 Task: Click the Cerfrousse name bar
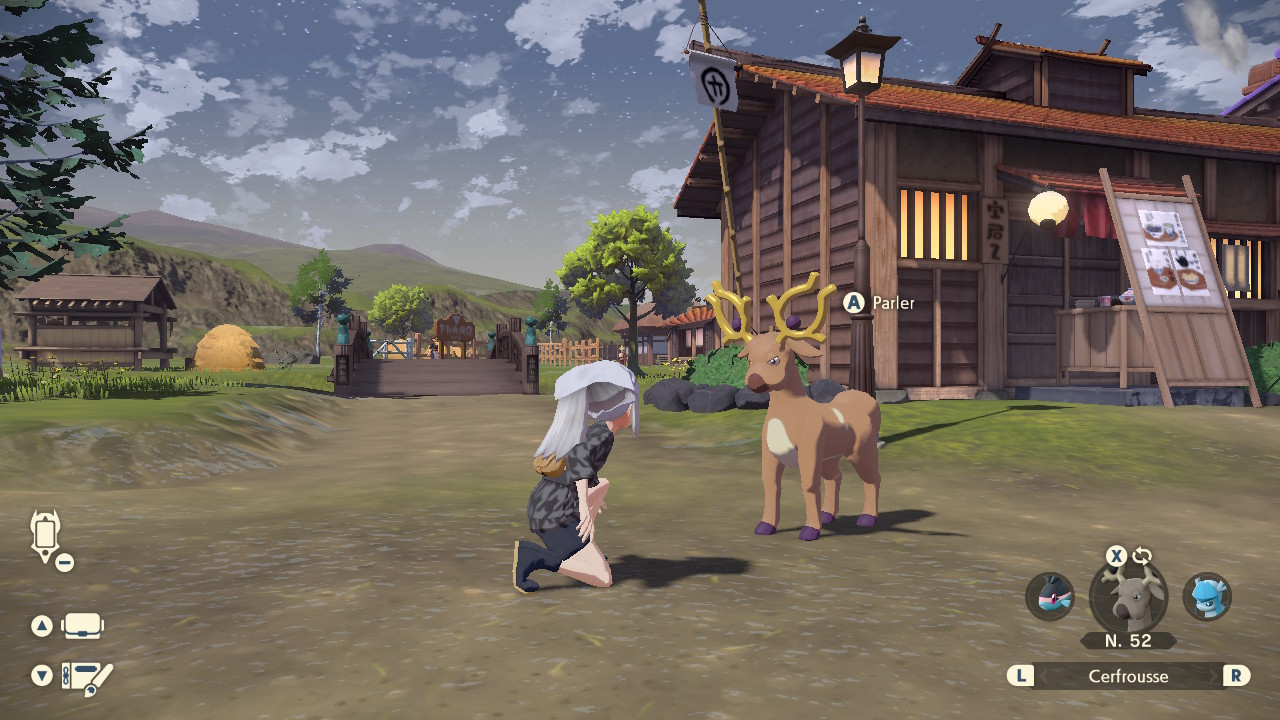1128,676
